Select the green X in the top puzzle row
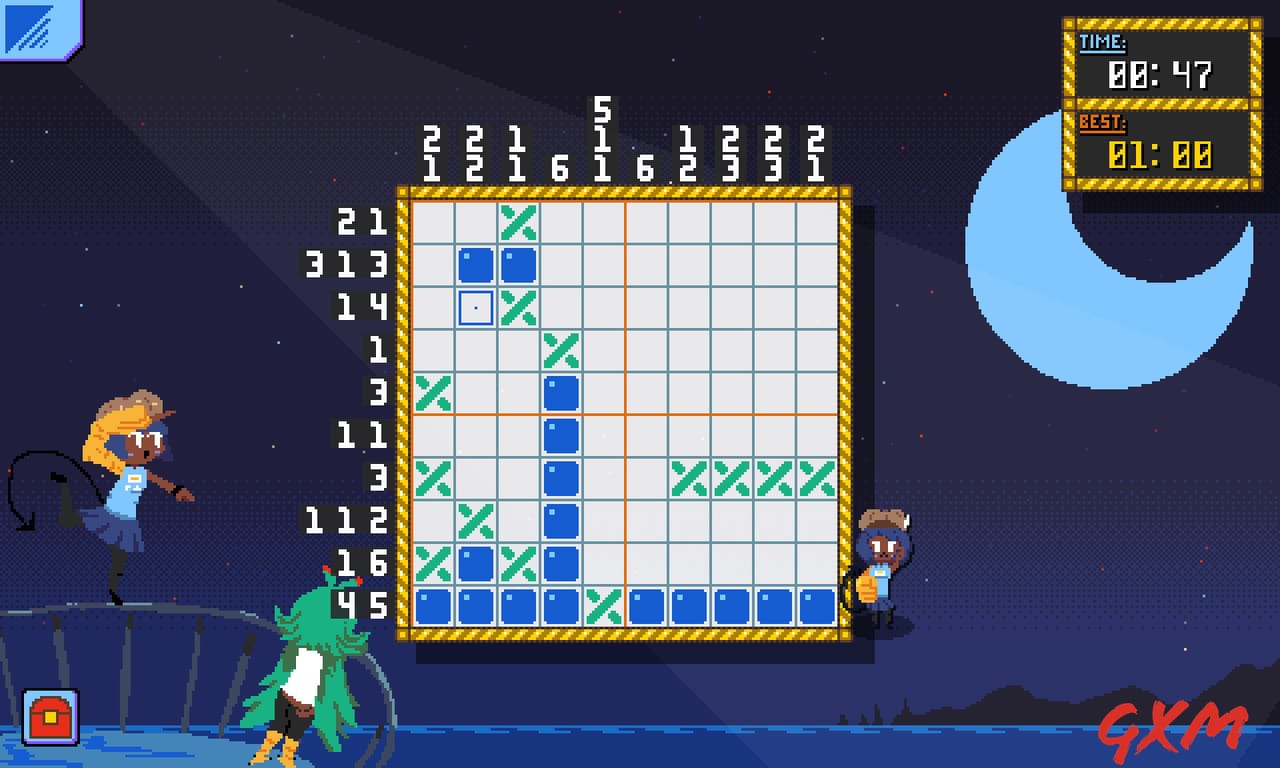 click(x=518, y=222)
